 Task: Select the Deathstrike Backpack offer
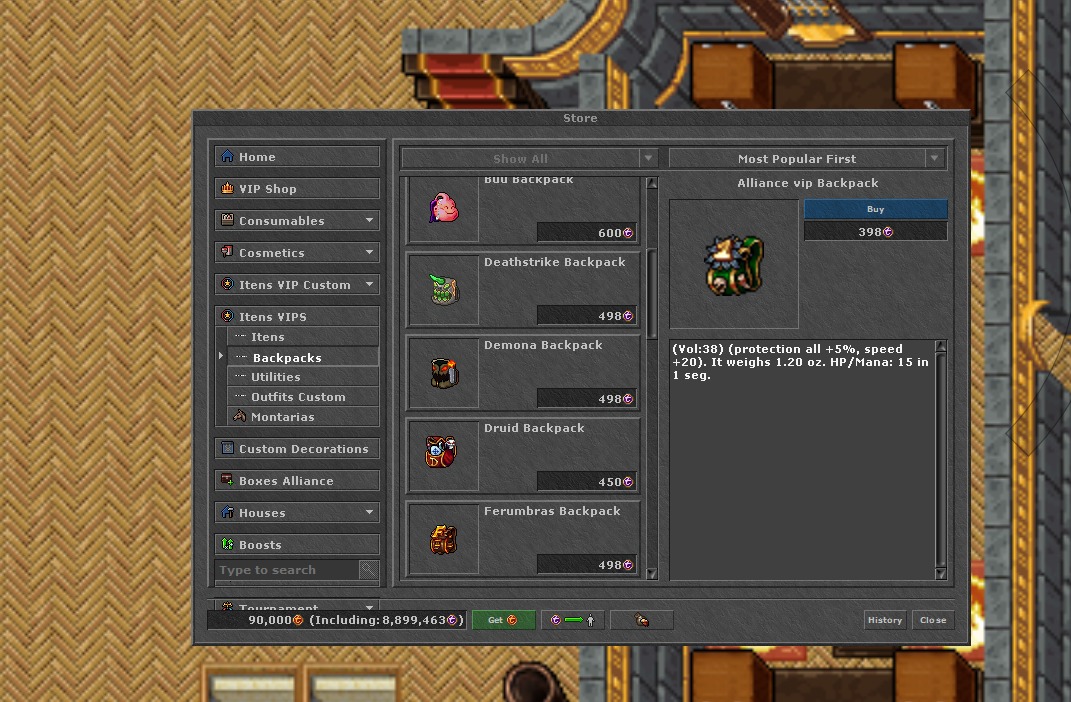pos(523,289)
